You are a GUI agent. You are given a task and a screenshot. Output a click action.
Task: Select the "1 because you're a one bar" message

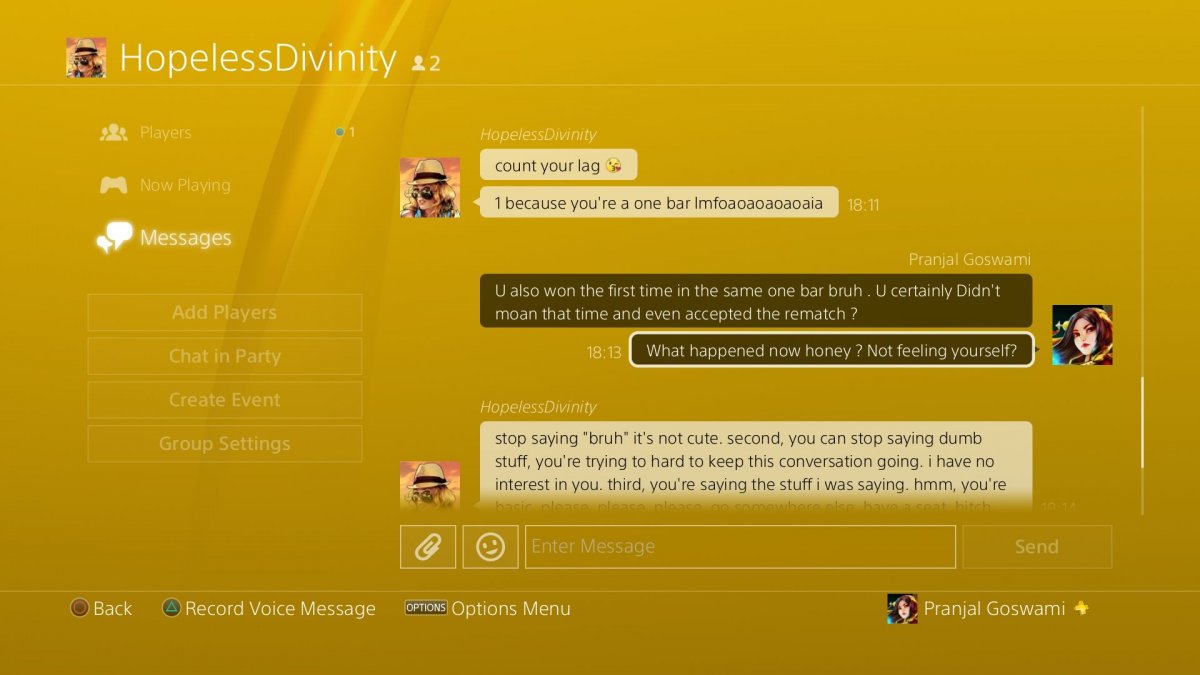click(x=658, y=203)
